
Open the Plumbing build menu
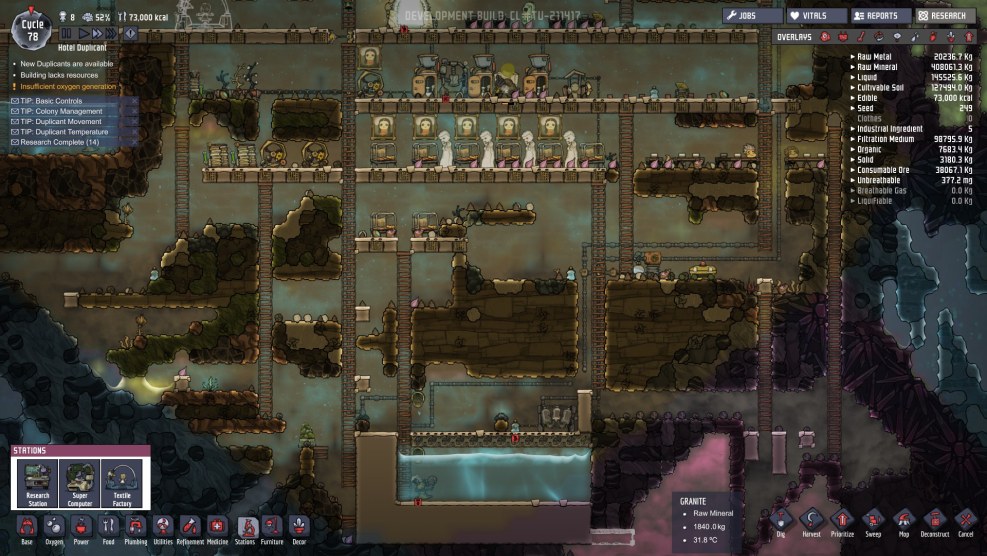pyautogui.click(x=136, y=527)
